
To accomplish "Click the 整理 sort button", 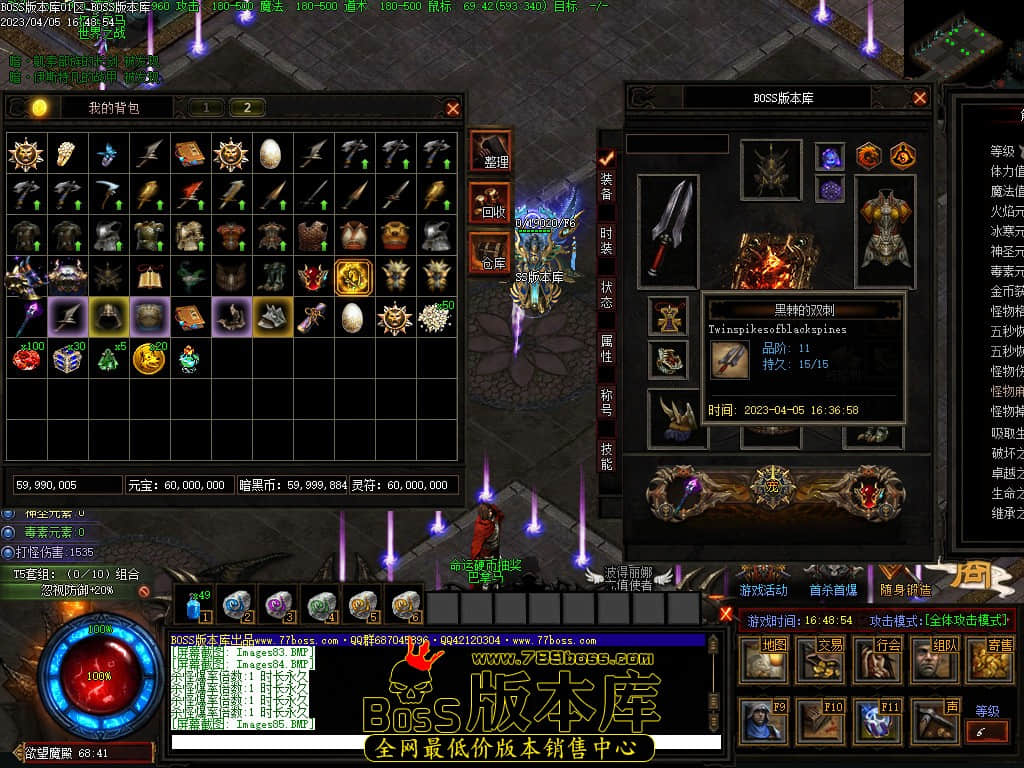I will (x=490, y=152).
